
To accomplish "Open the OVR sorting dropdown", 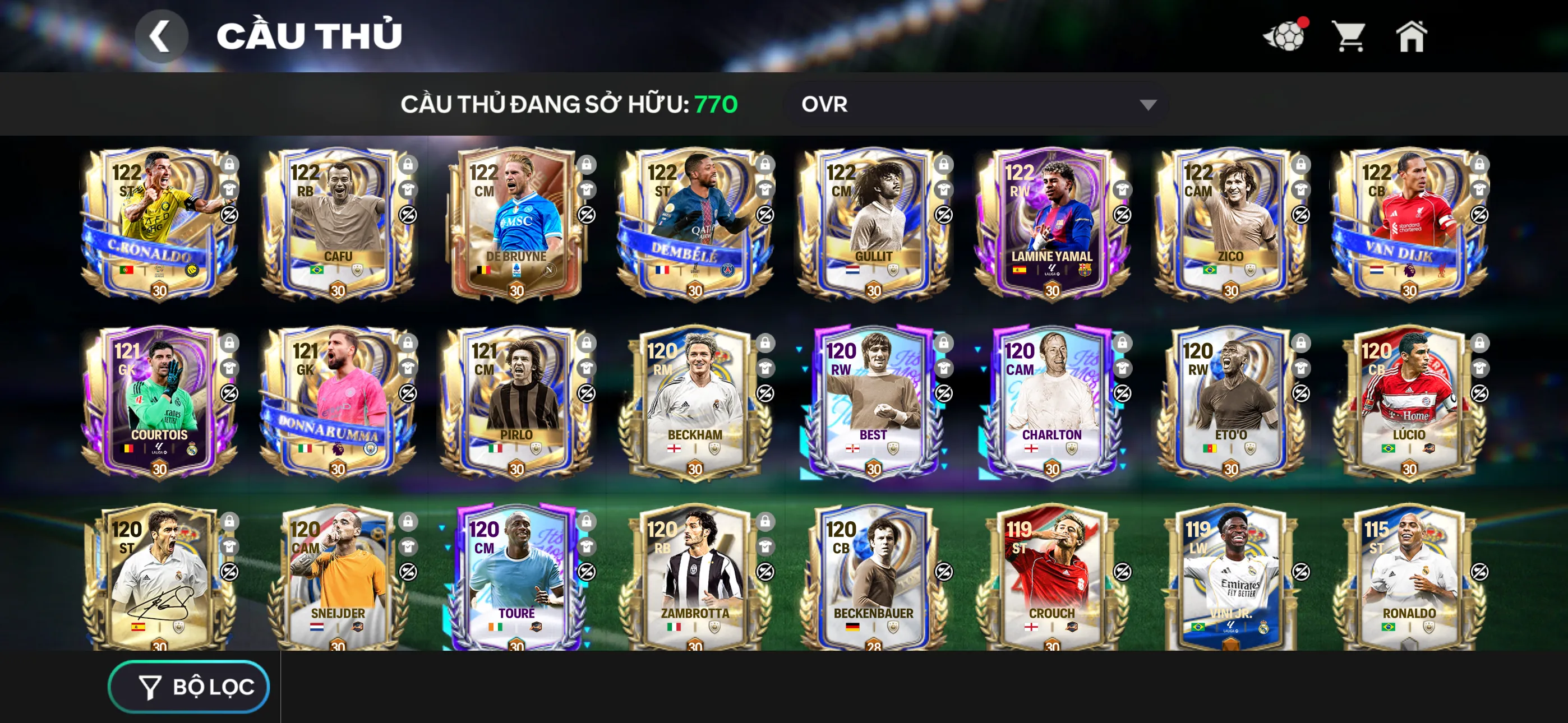I will tap(974, 104).
